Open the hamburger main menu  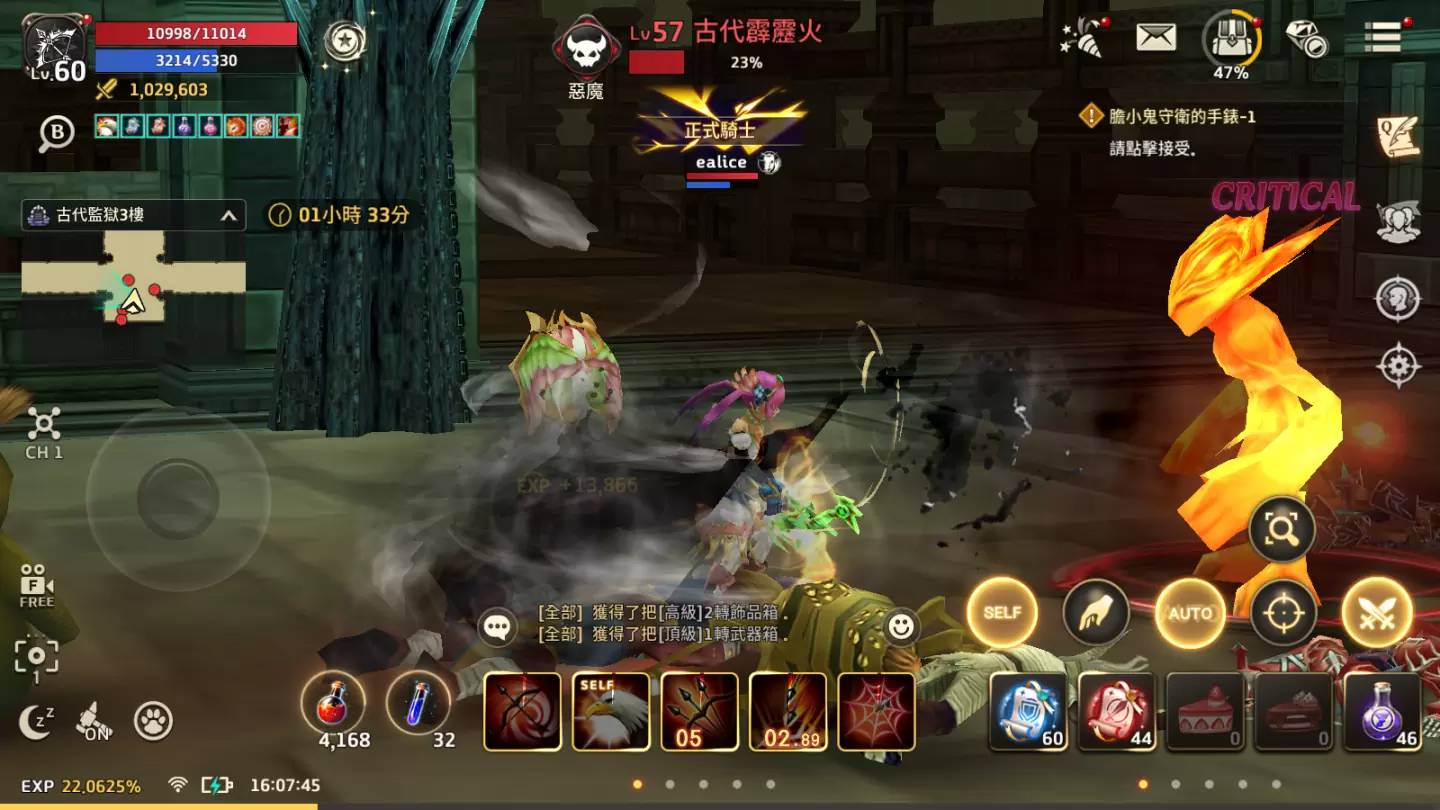tap(1382, 37)
